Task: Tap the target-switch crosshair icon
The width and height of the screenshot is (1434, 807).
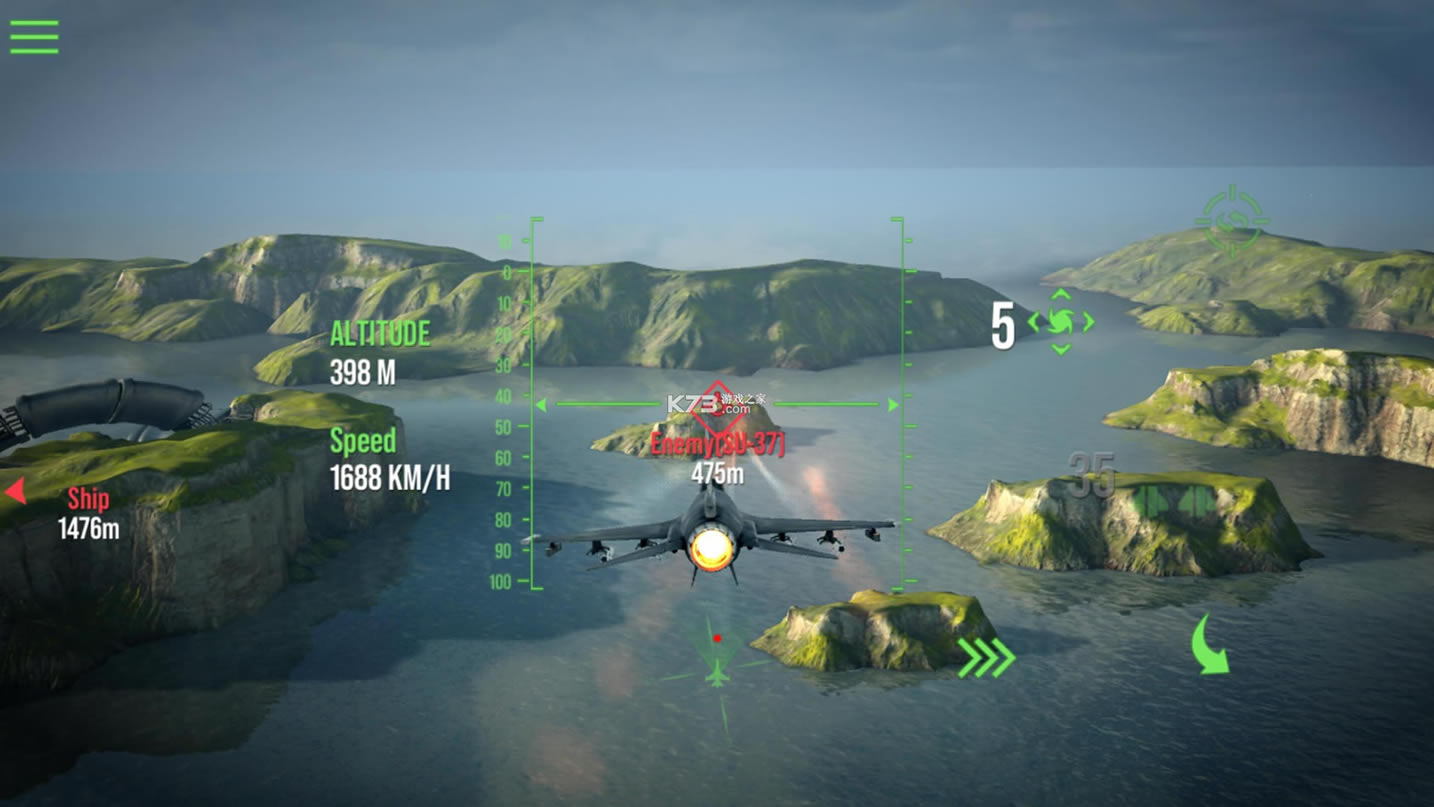Action: [x=1232, y=219]
